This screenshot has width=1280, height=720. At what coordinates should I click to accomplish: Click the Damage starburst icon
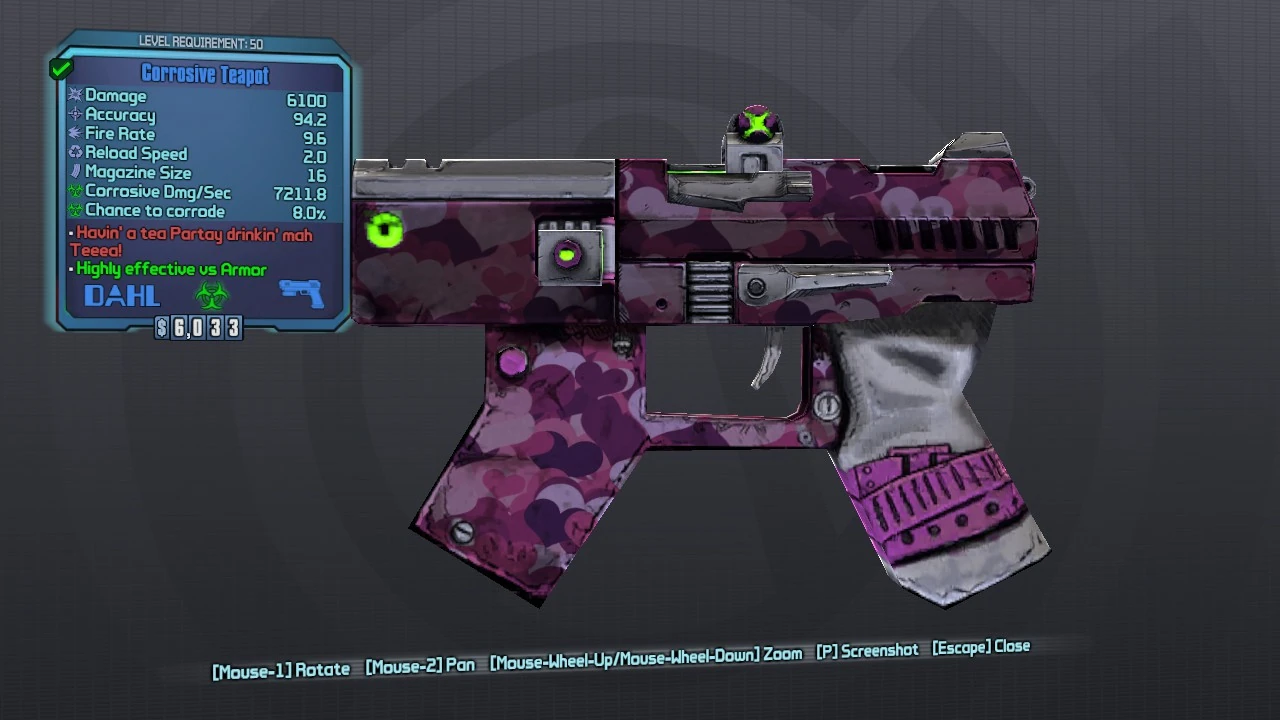[75, 96]
